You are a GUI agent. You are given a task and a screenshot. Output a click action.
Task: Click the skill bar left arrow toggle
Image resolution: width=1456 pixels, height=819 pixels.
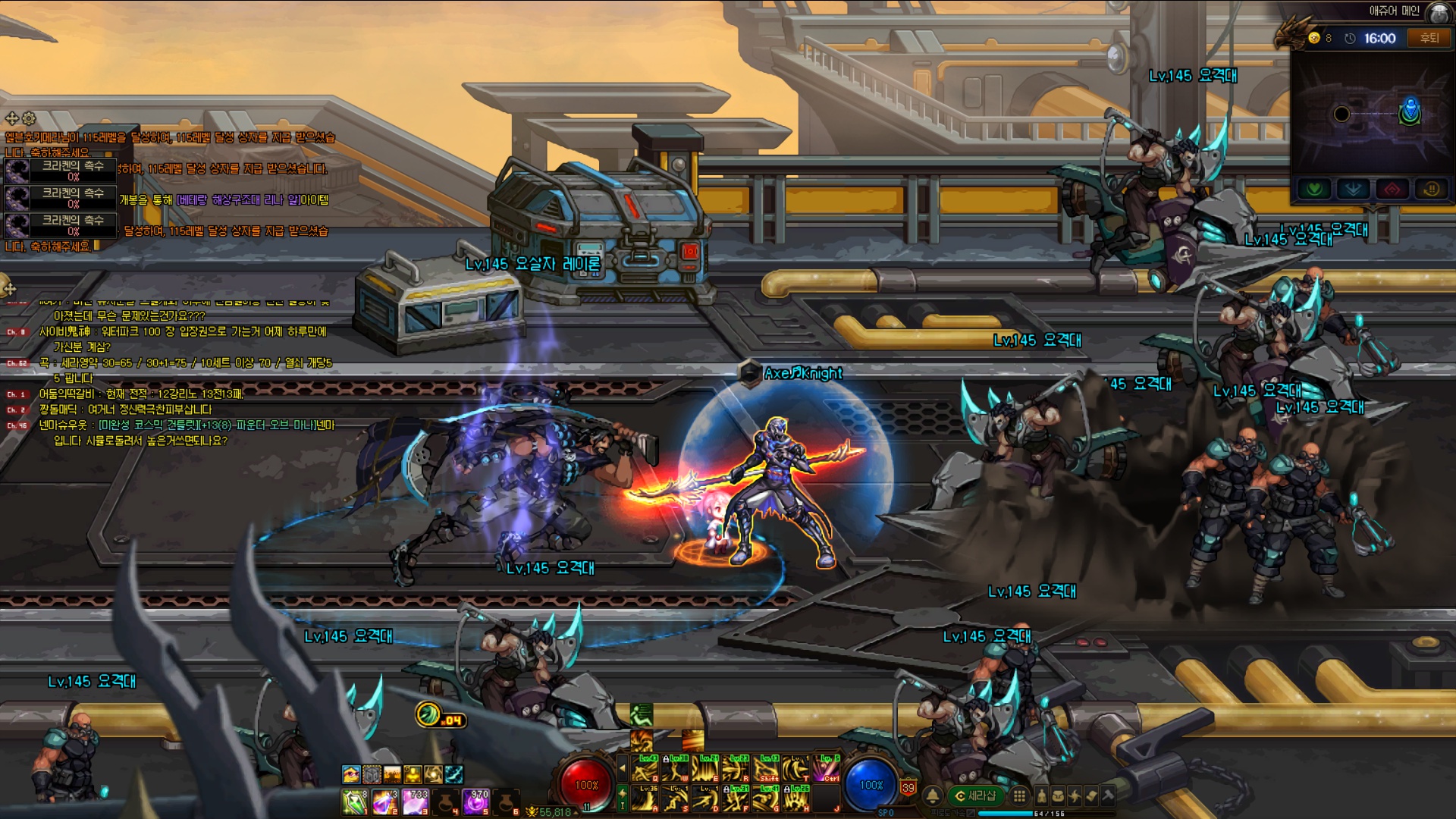pos(623,768)
